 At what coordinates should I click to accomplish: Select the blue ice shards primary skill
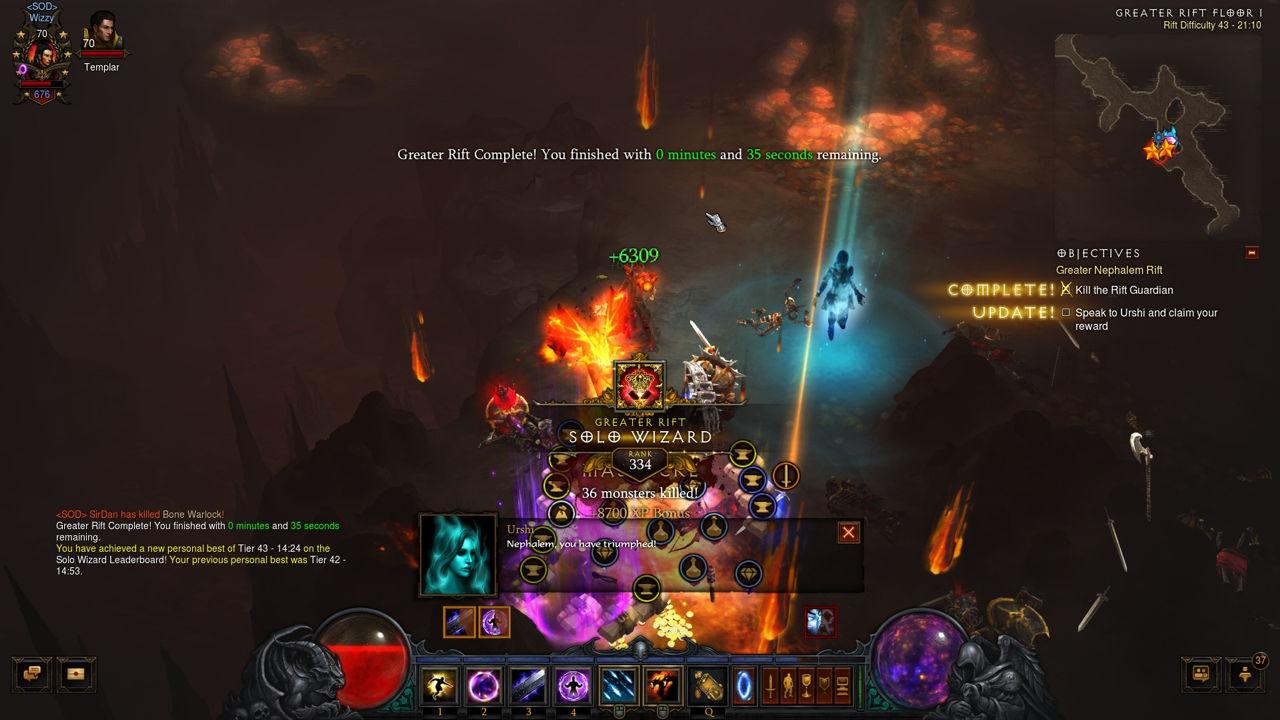coord(619,686)
